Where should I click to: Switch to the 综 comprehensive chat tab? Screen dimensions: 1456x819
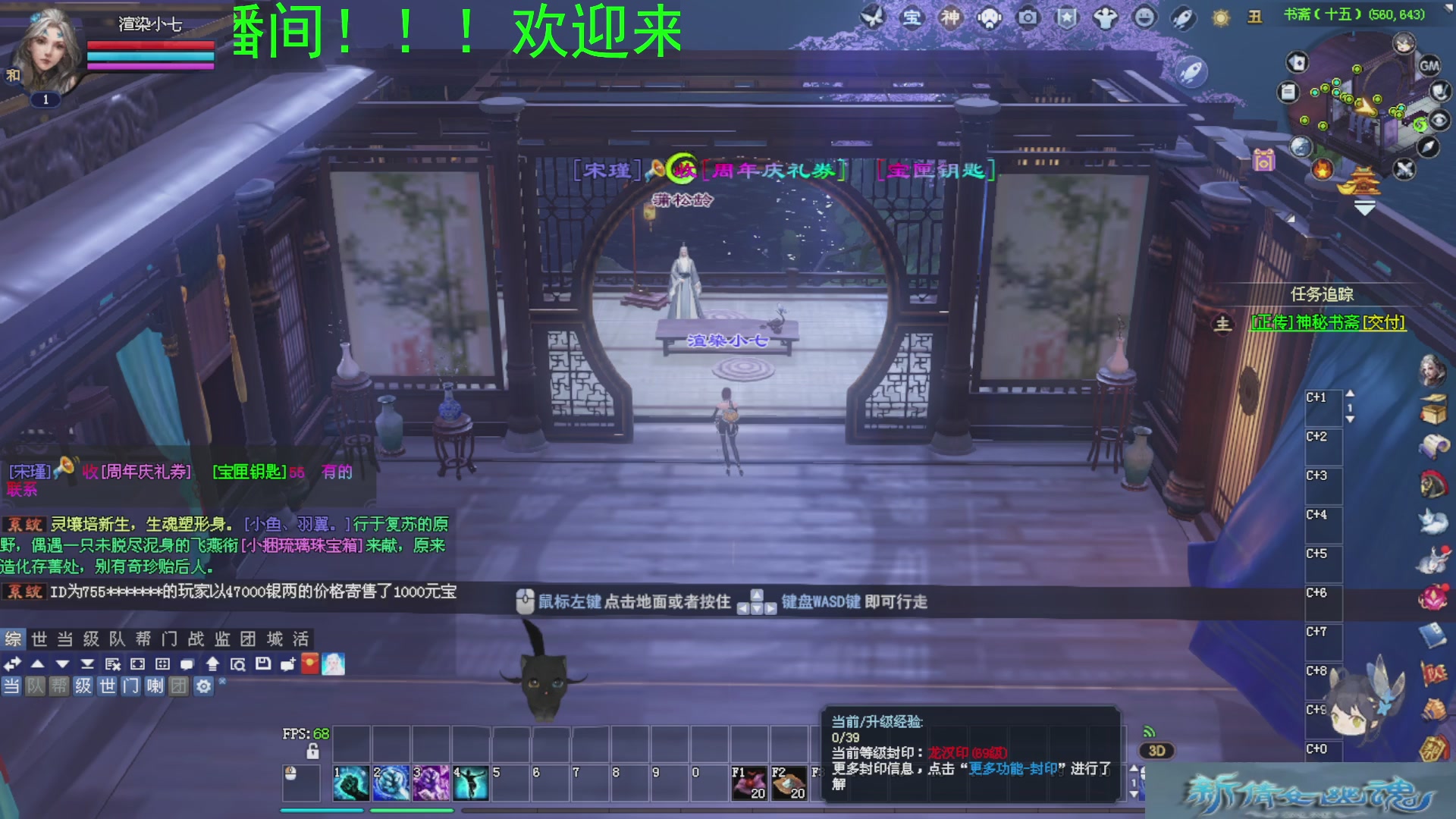(11, 639)
